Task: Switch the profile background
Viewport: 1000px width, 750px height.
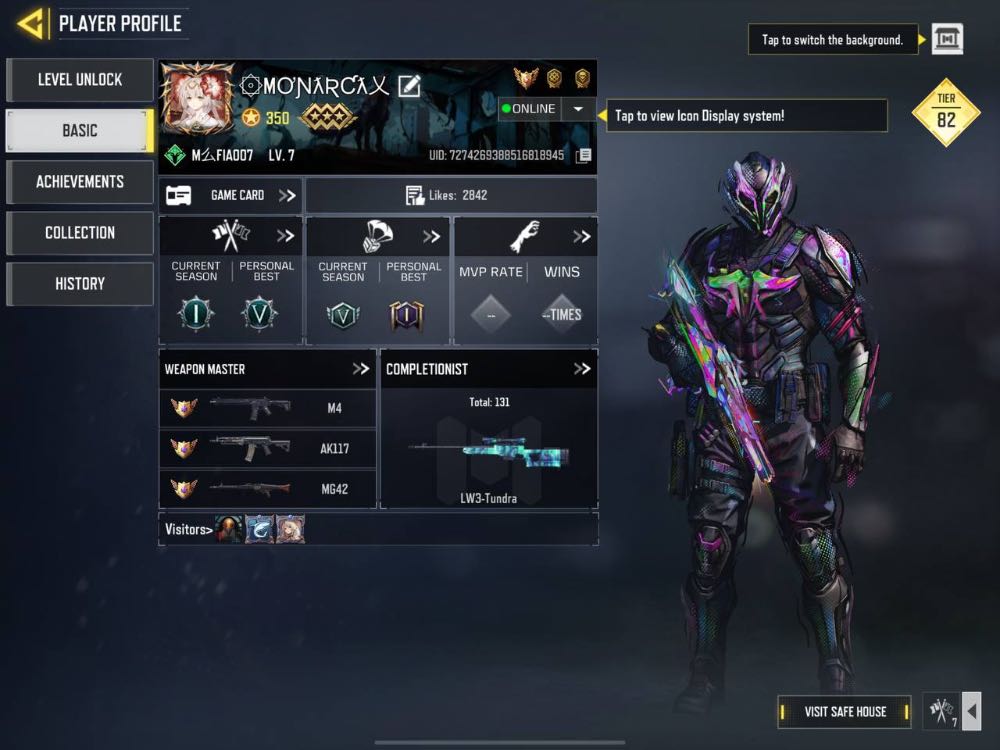Action: pos(947,39)
